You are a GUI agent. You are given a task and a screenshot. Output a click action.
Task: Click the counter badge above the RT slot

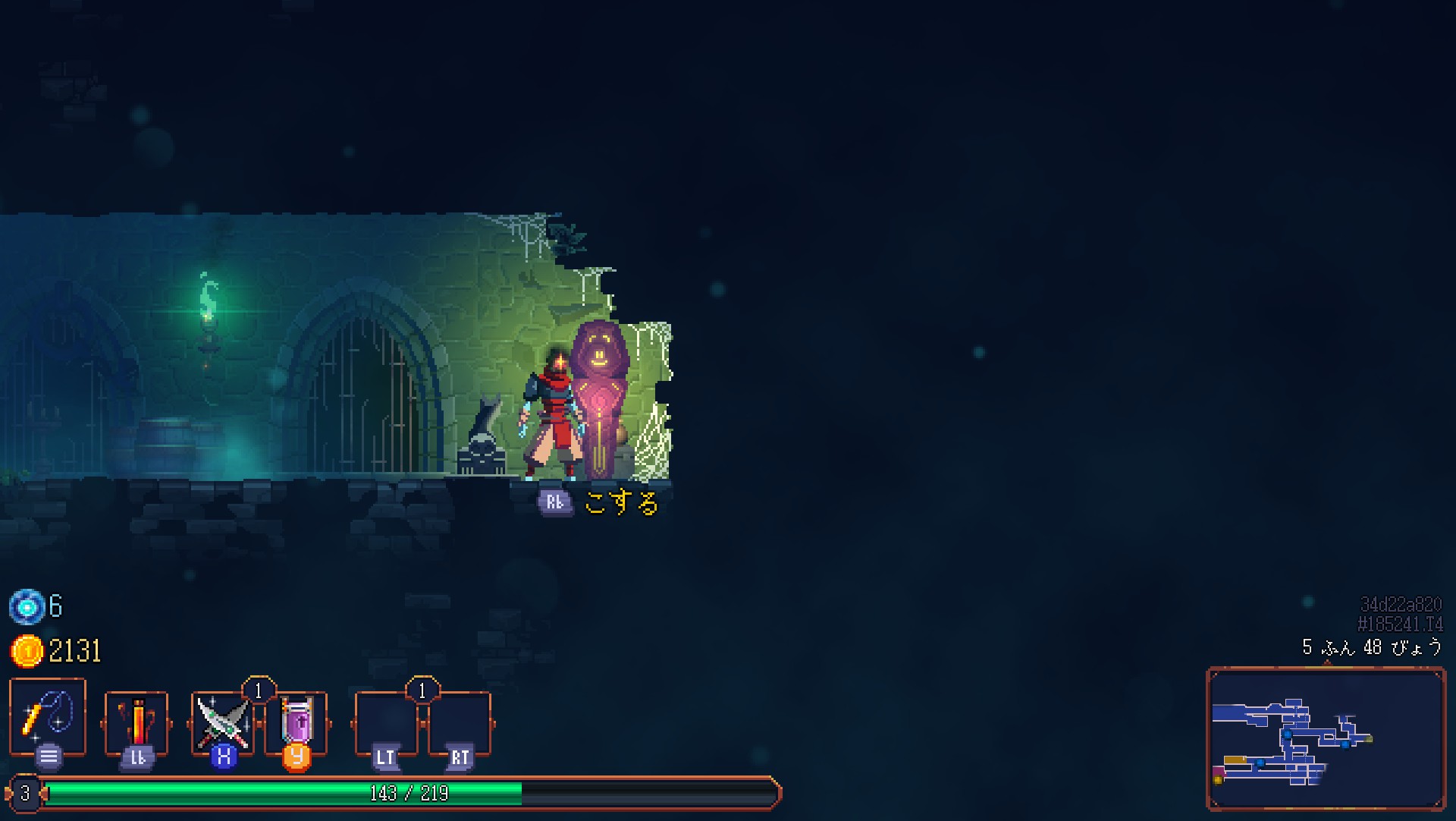(422, 690)
